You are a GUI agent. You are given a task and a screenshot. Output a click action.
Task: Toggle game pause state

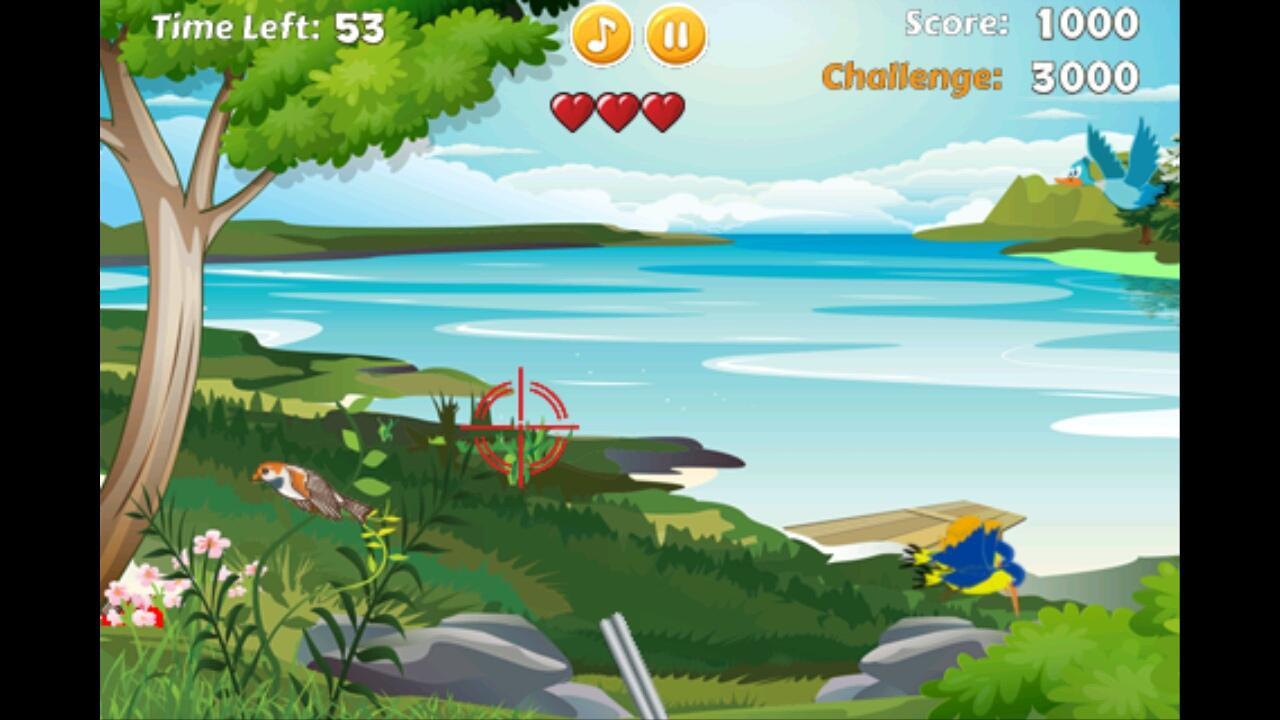click(675, 37)
